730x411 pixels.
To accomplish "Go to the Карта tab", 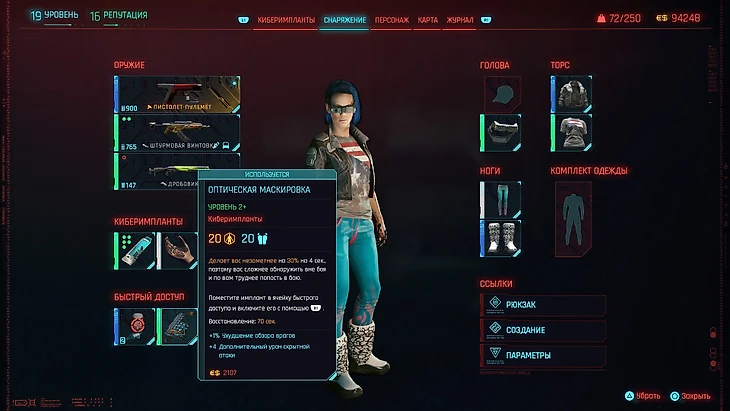I will pos(427,19).
